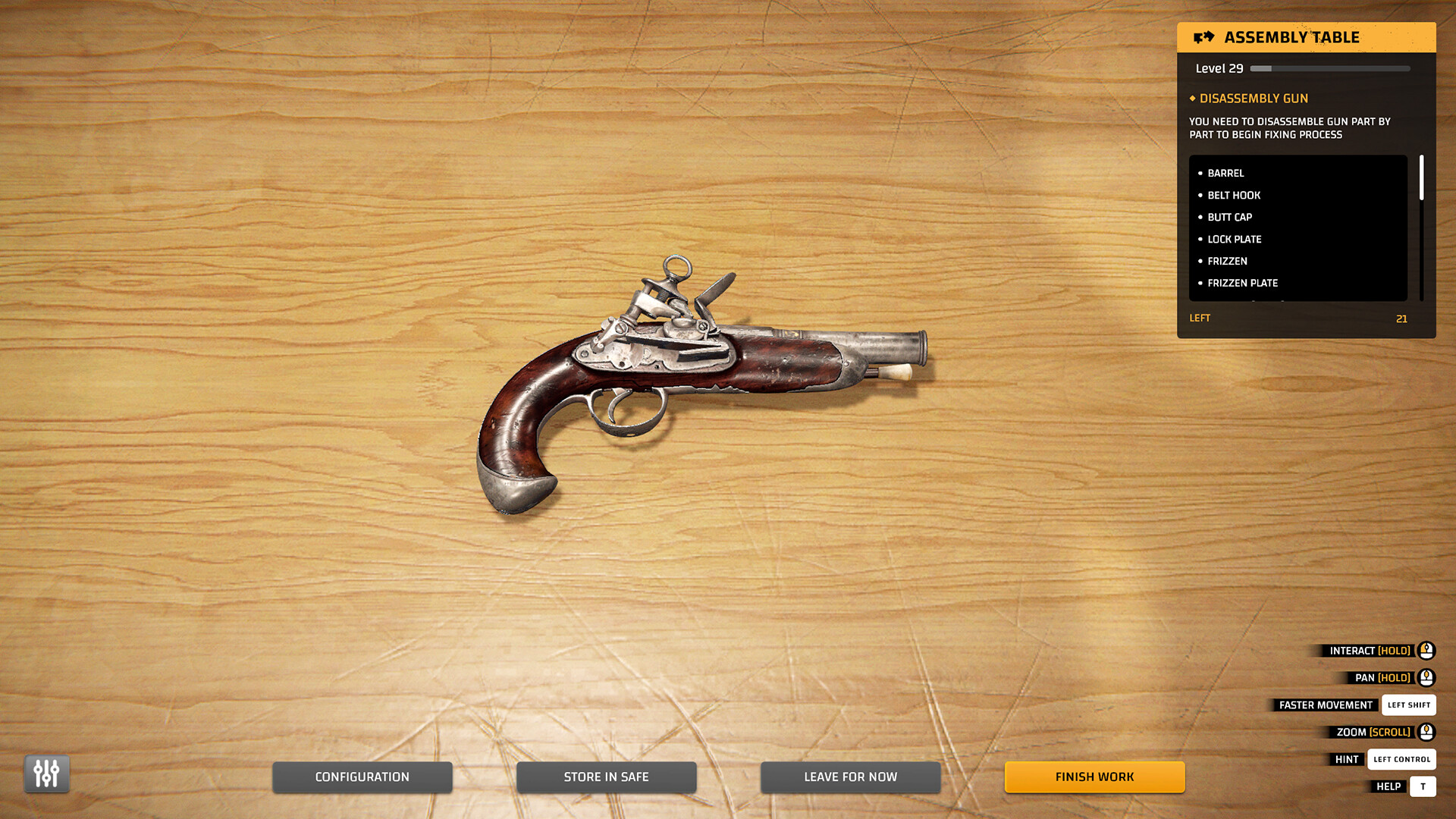Click the LEFT CONTROL hint key badge

tap(1401, 759)
